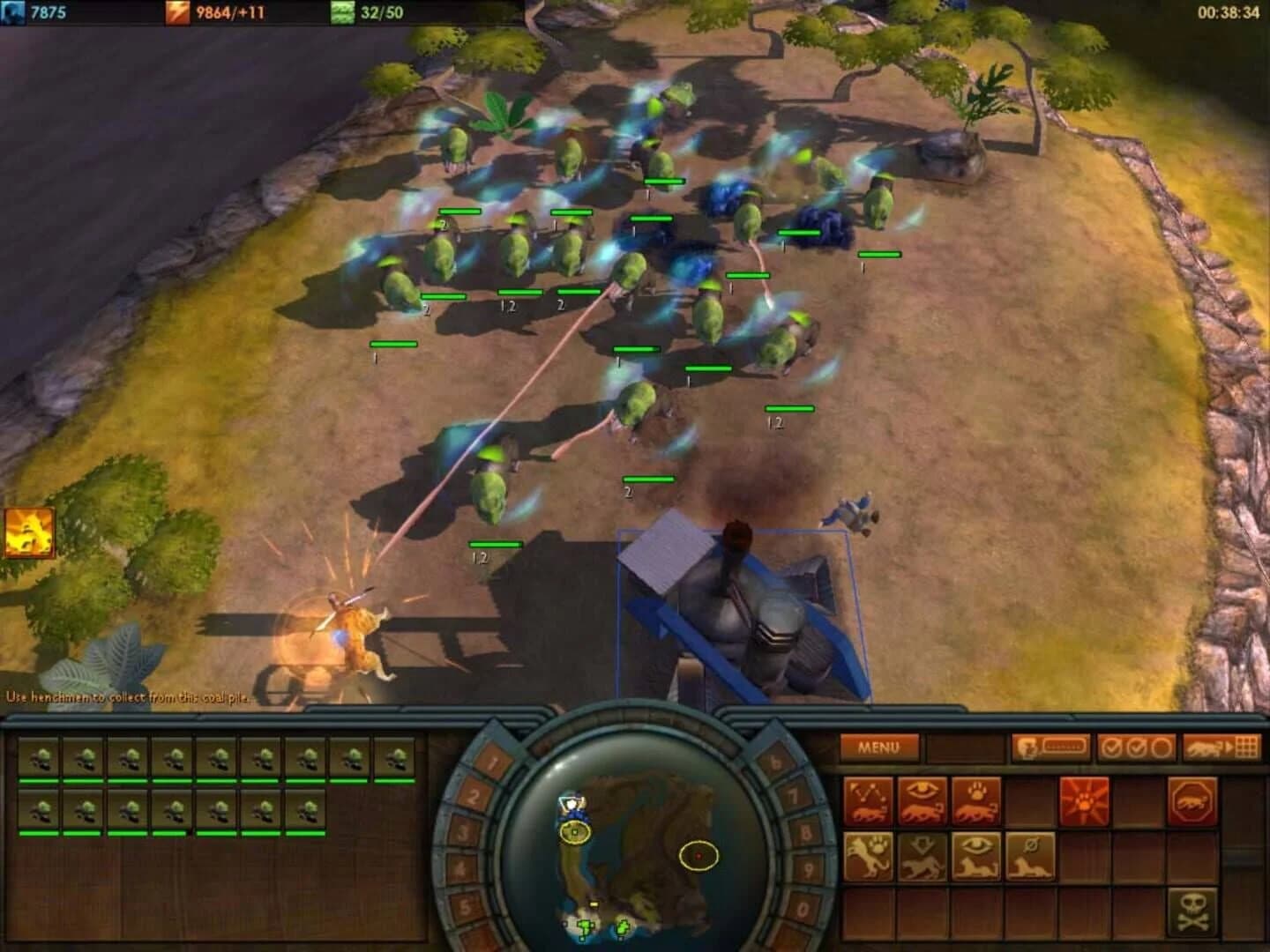The image size is (1270, 952).
Task: Click the paw-over-creature aggressive command icon
Action: click(x=973, y=800)
